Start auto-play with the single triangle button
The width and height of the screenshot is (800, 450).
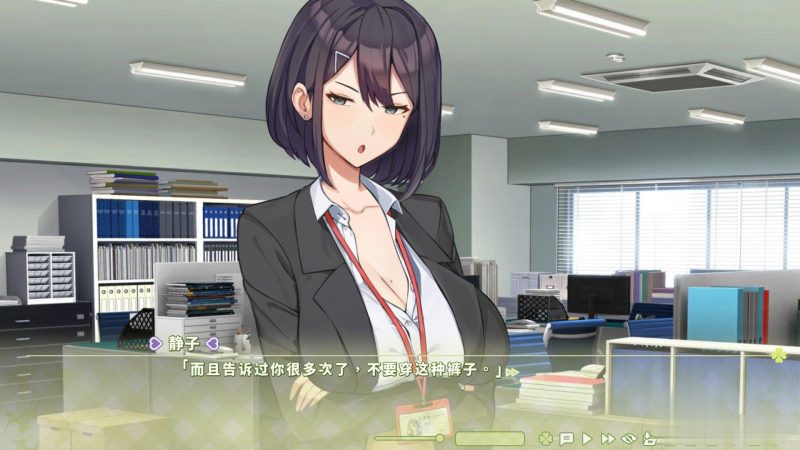click(587, 438)
